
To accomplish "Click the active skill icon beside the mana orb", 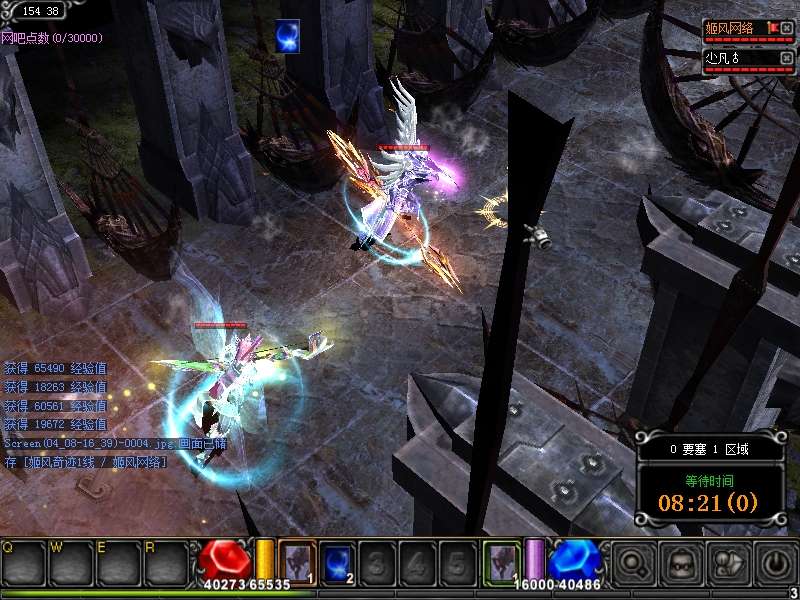I will [x=501, y=561].
